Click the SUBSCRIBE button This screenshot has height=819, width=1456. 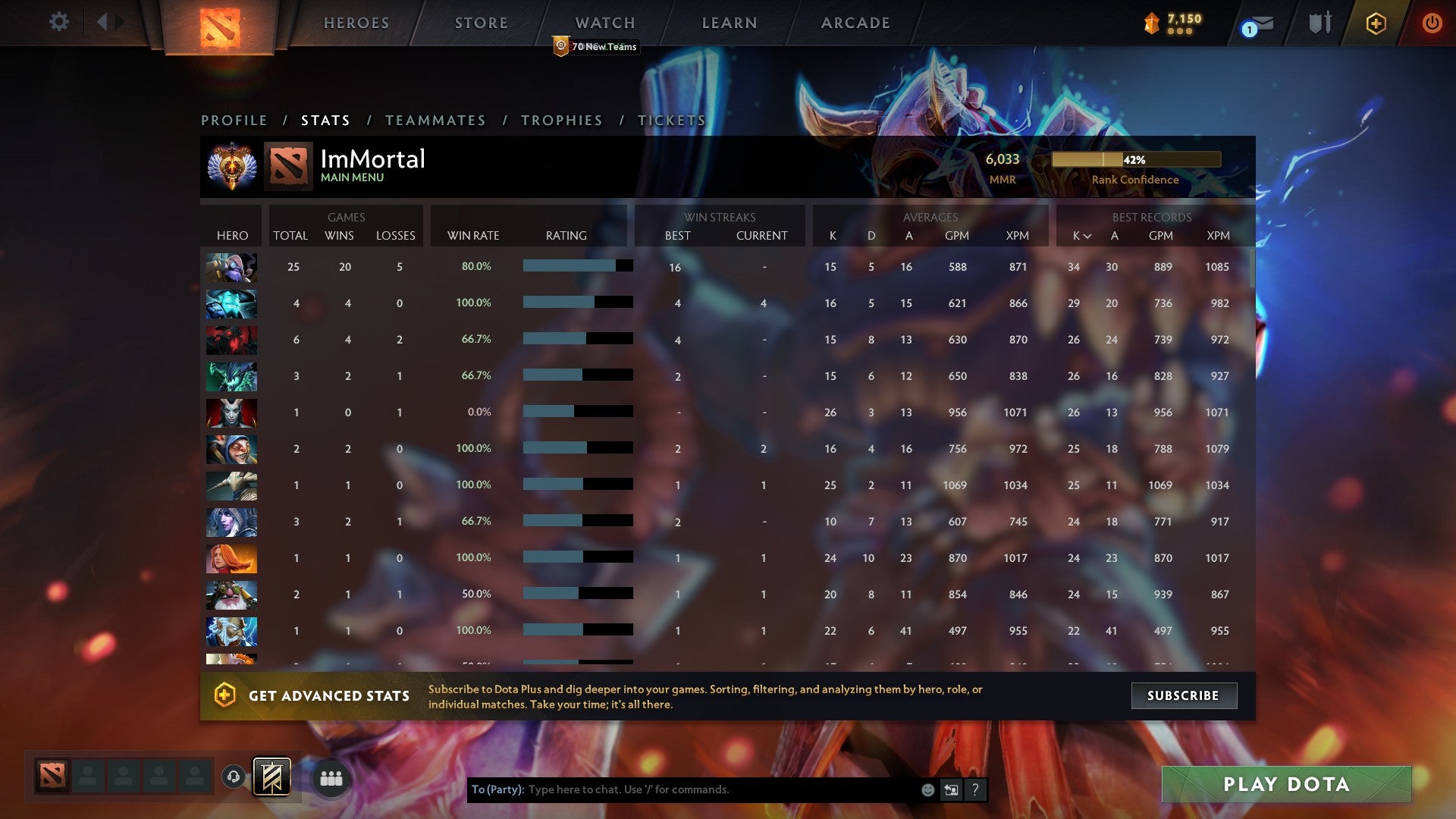click(x=1183, y=695)
